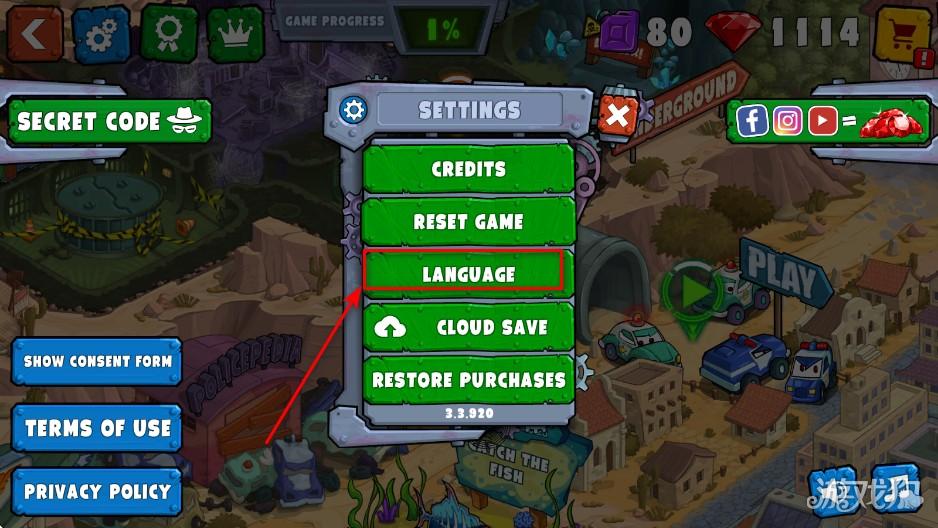This screenshot has height=528, width=938.
Task: Select the Language option
Action: click(468, 274)
